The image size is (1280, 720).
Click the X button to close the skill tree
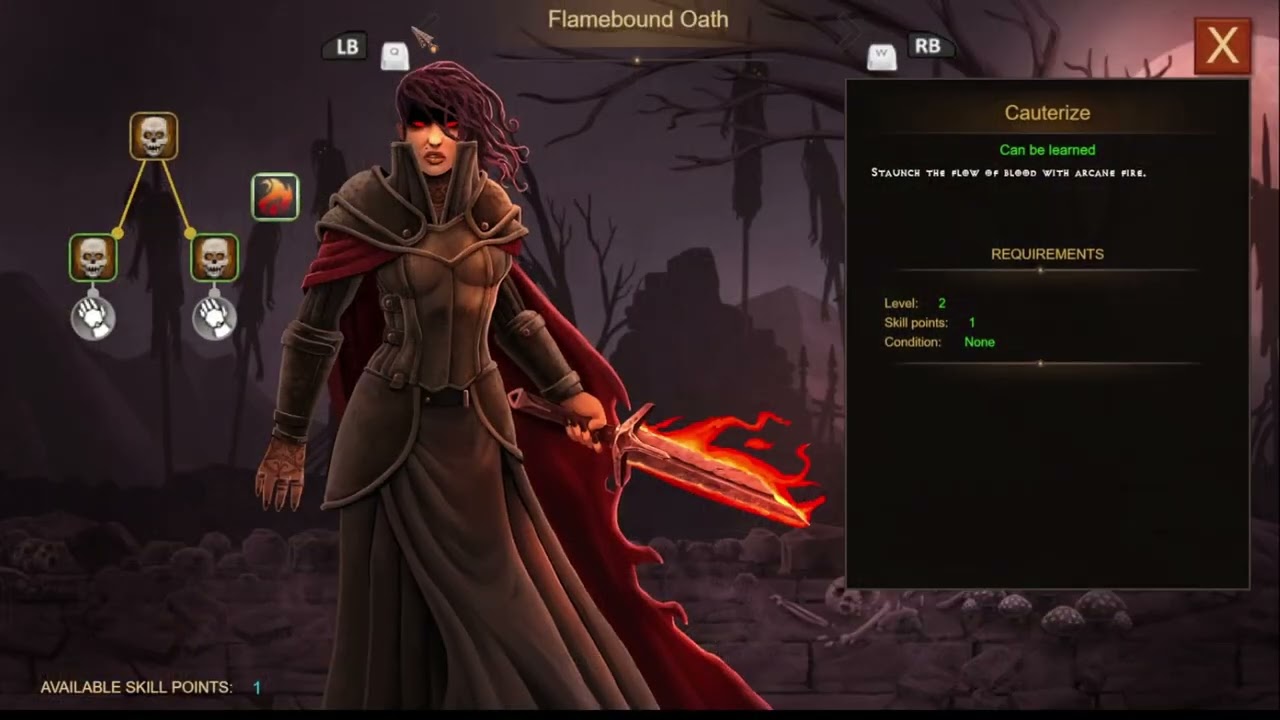click(1222, 46)
